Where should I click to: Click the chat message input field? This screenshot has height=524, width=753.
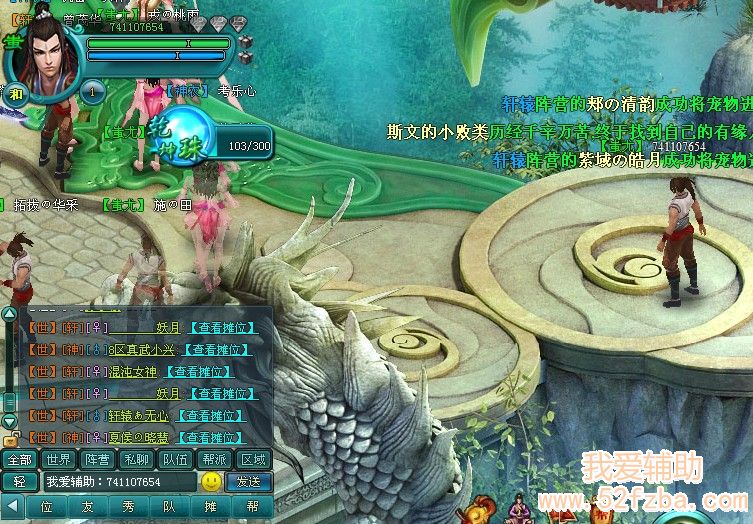point(118,482)
